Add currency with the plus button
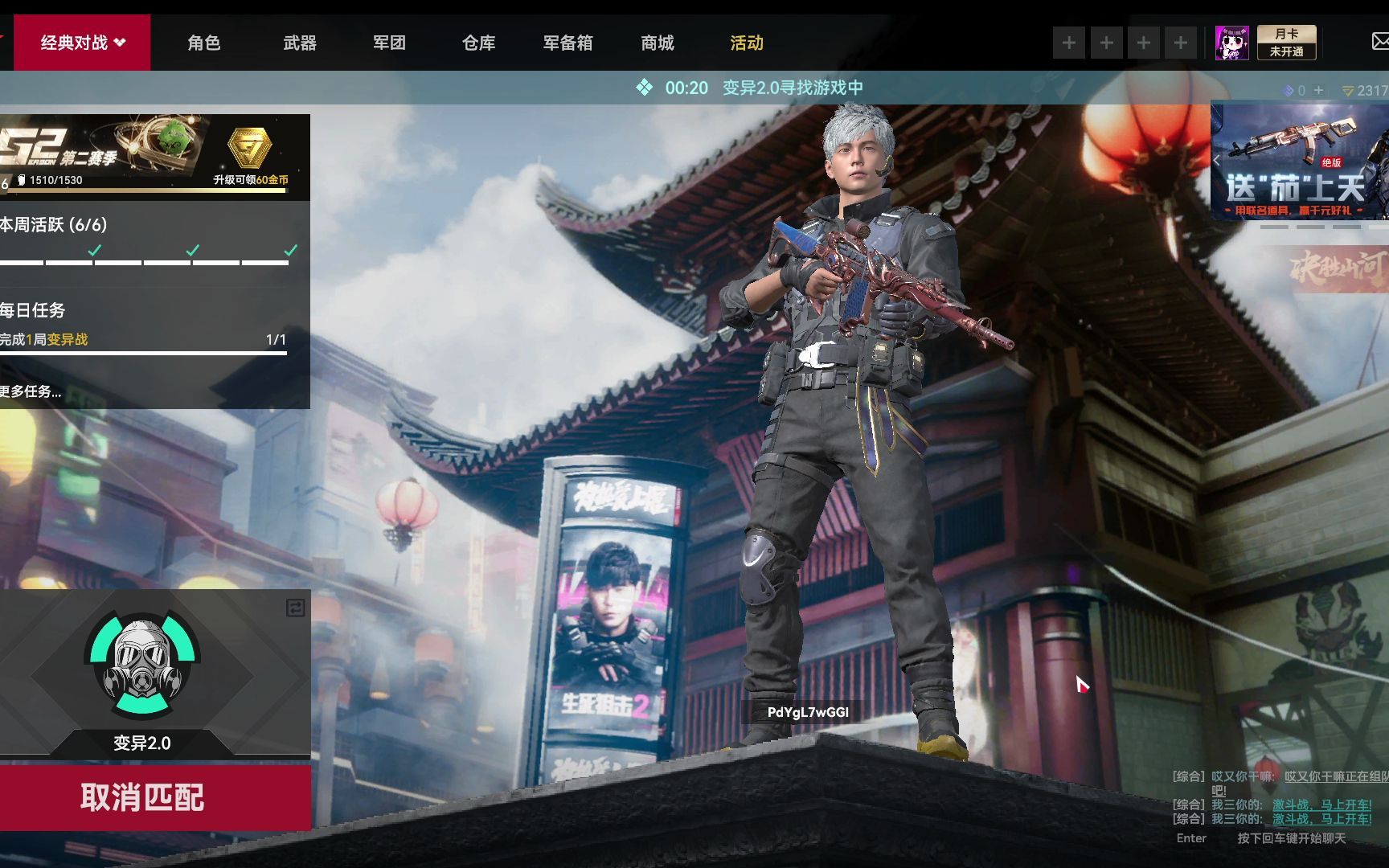The image size is (1389, 868). pos(1318,91)
